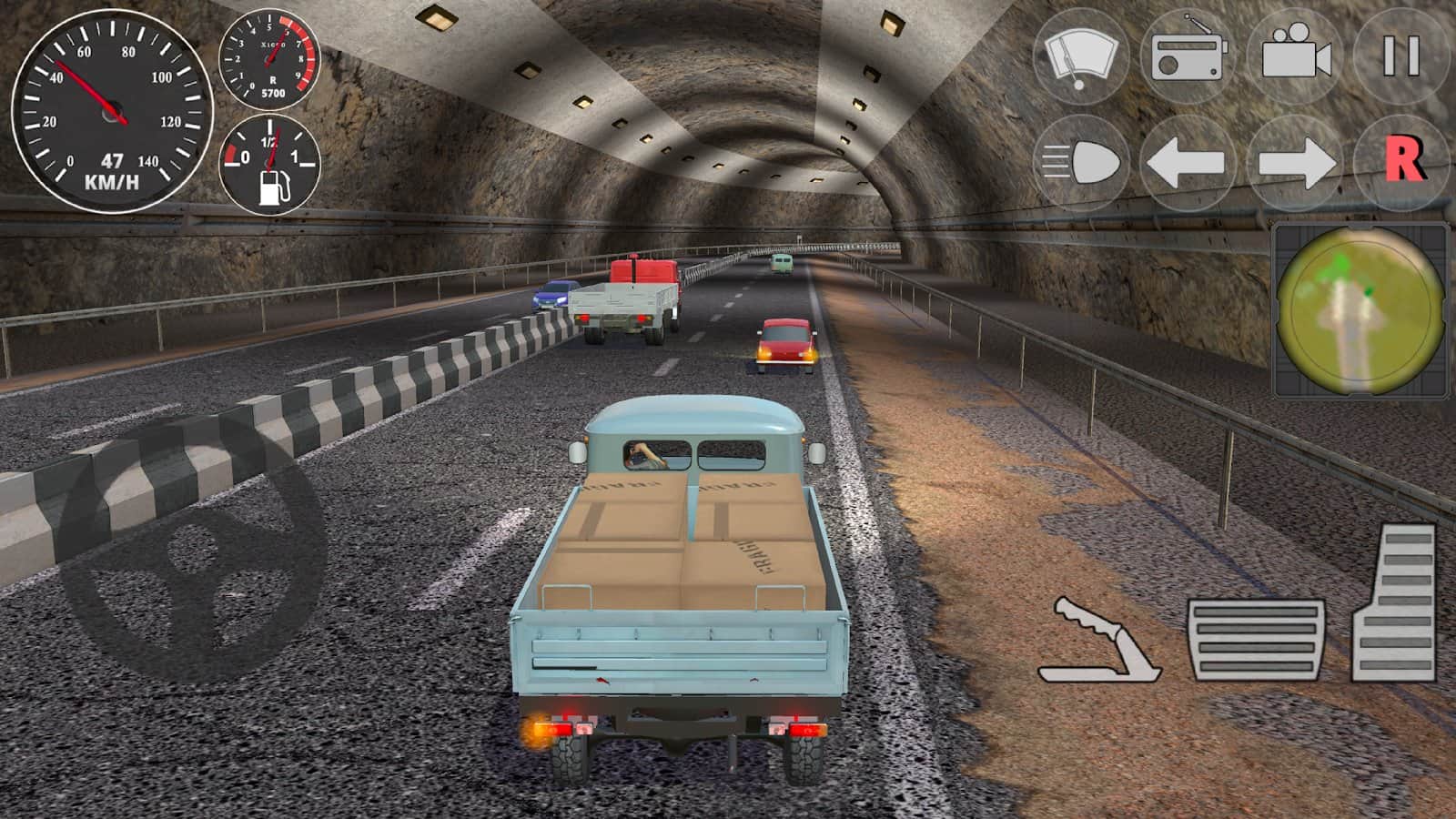
Task: Step on the gas pedal
Action: click(1395, 603)
